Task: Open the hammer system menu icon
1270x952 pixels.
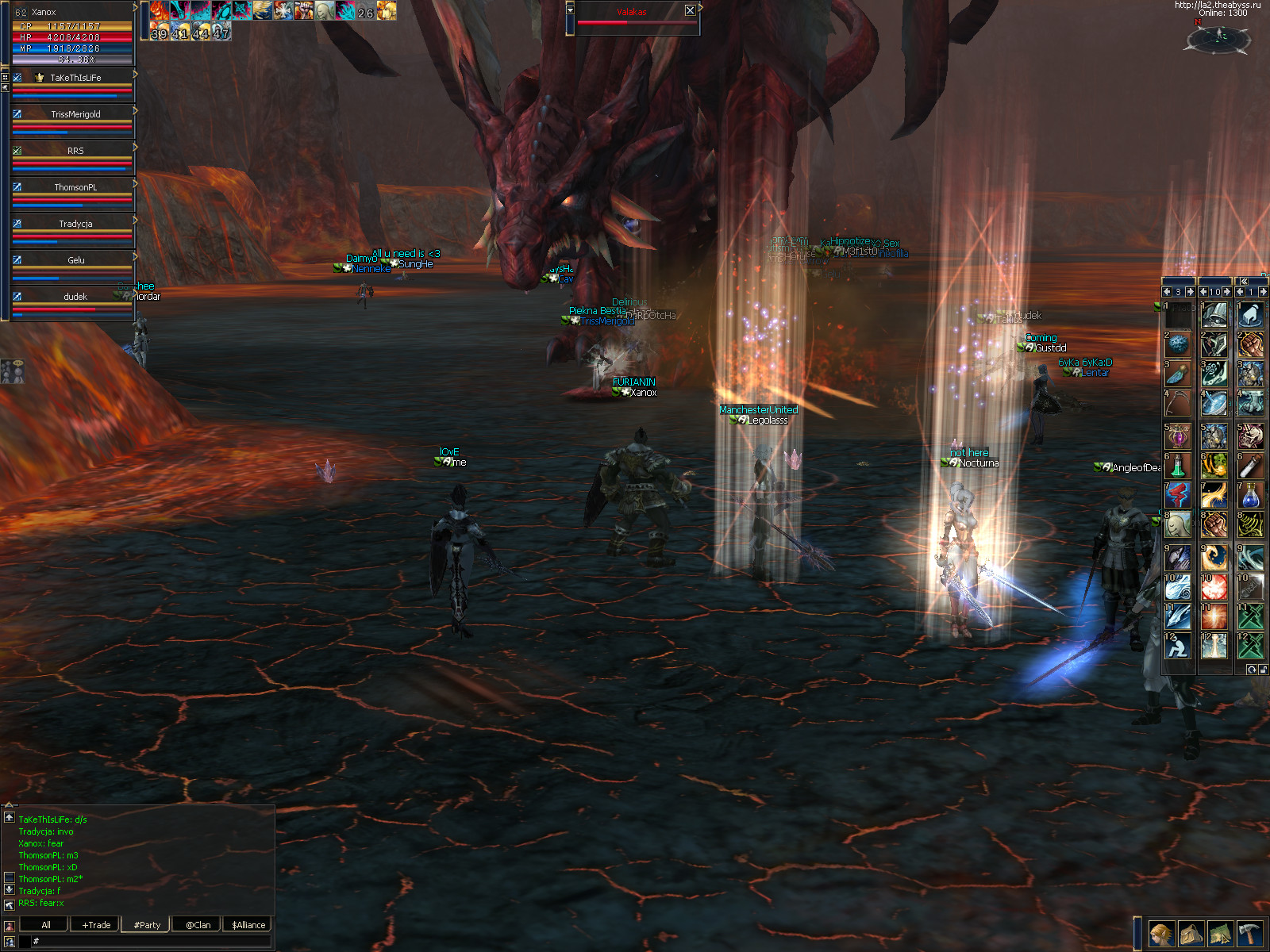Action: 1249,934
